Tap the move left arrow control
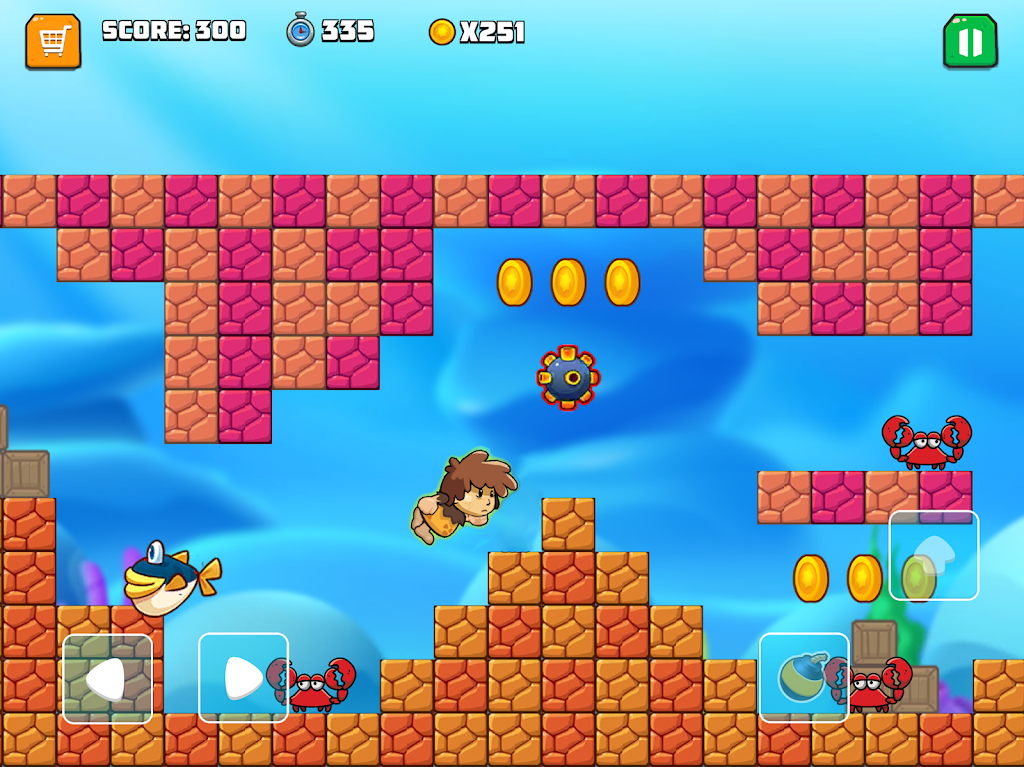This screenshot has width=1024, height=767. tap(108, 678)
